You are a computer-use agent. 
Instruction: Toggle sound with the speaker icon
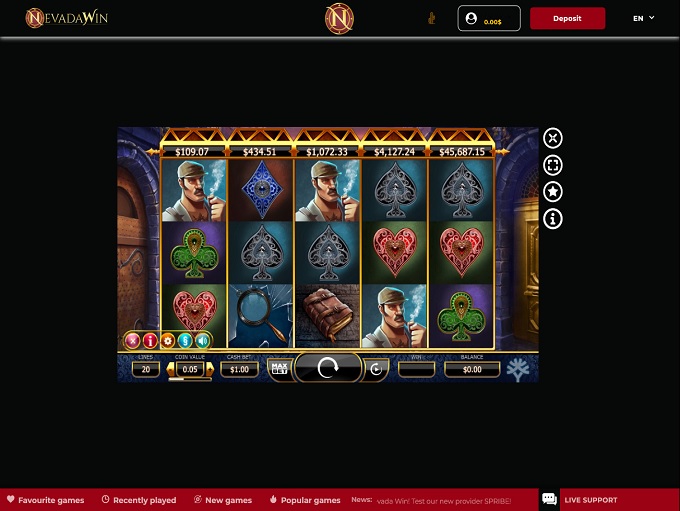[200, 341]
